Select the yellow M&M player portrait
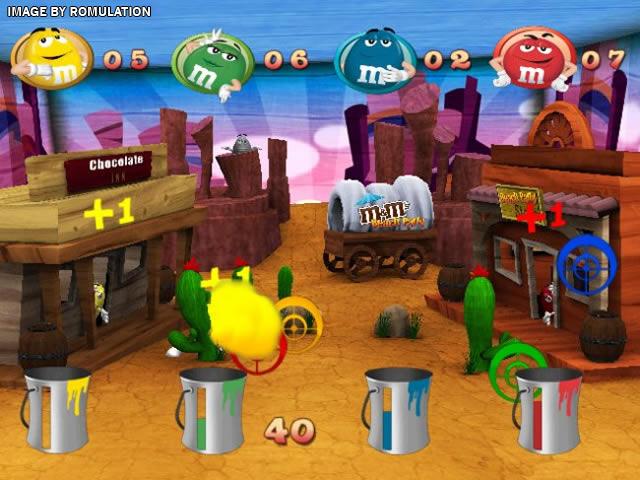 click(51, 58)
